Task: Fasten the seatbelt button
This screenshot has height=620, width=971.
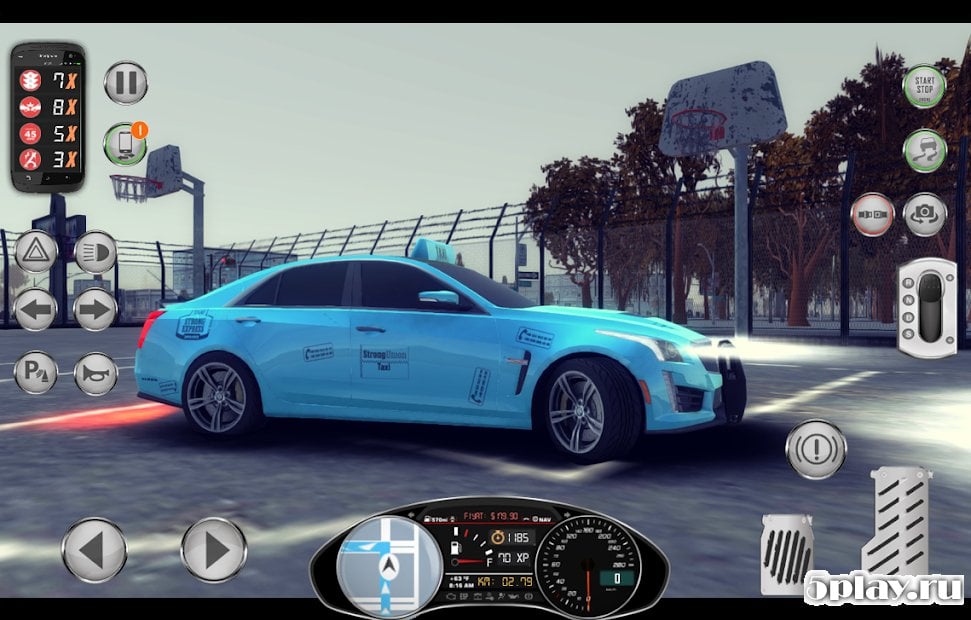Action: point(872,214)
